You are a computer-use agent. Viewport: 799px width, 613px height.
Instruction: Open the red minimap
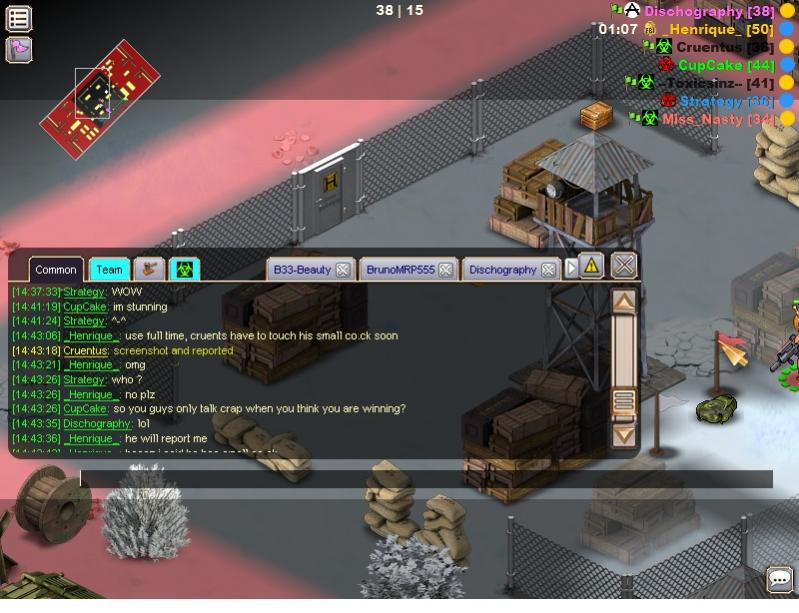click(x=99, y=91)
